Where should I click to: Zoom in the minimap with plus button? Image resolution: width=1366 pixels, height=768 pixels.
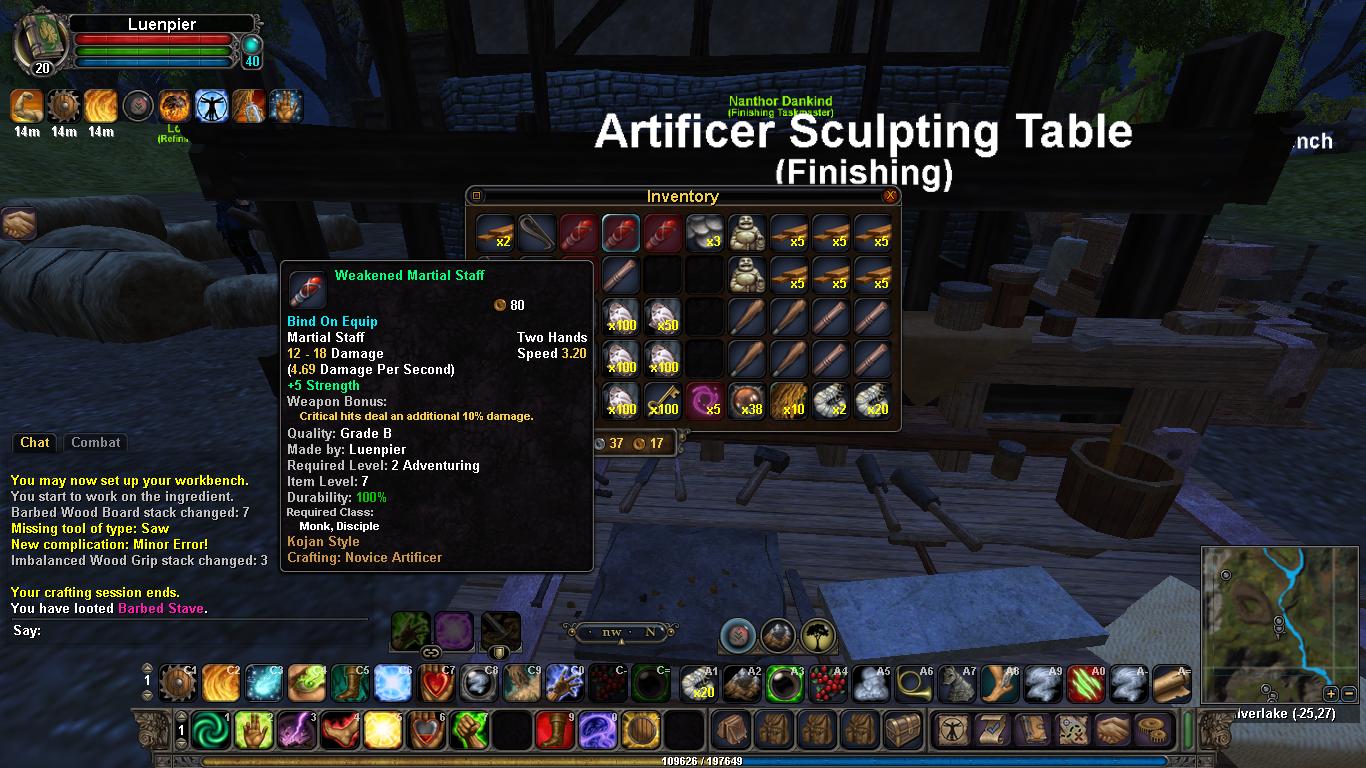tap(1331, 693)
